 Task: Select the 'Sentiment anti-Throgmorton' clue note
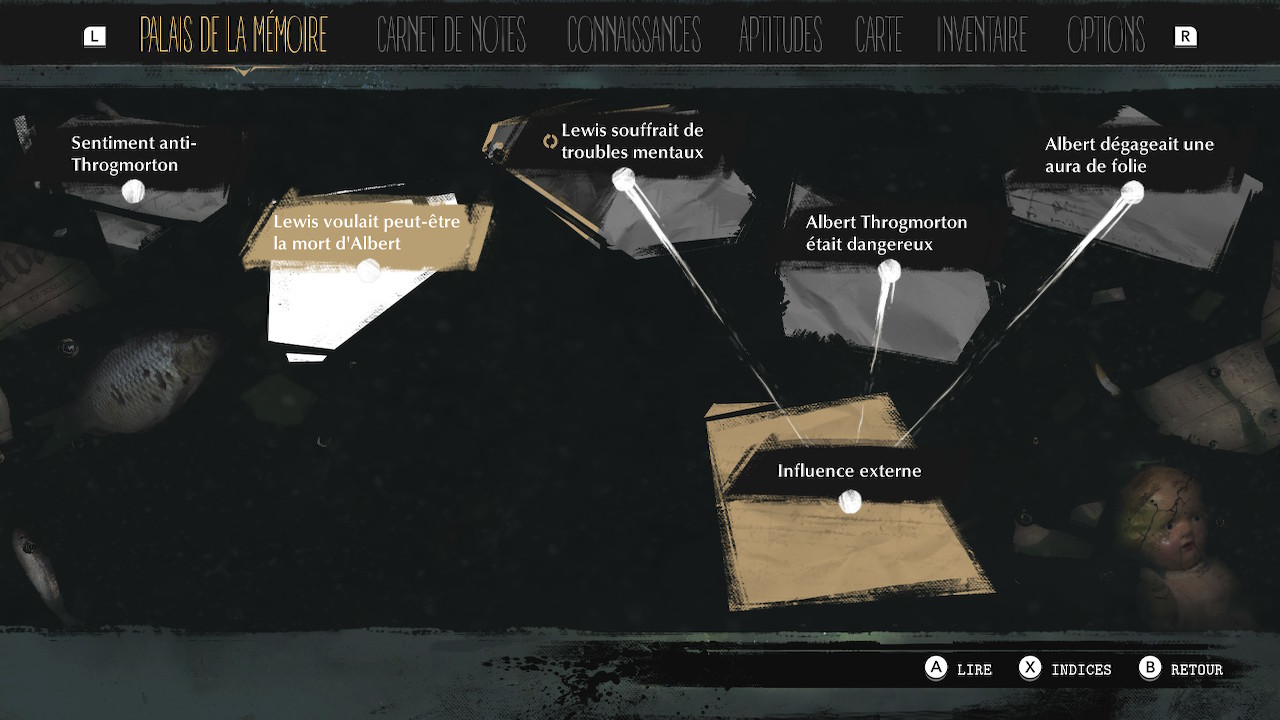coord(133,190)
